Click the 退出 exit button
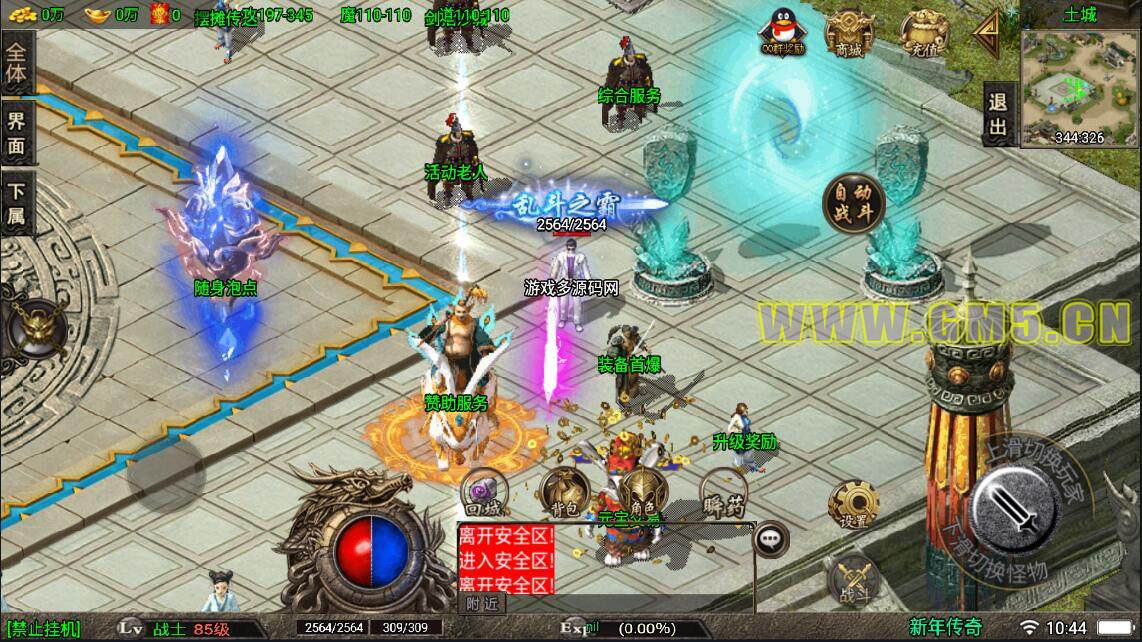Viewport: 1142px width, 642px height. 997,114
